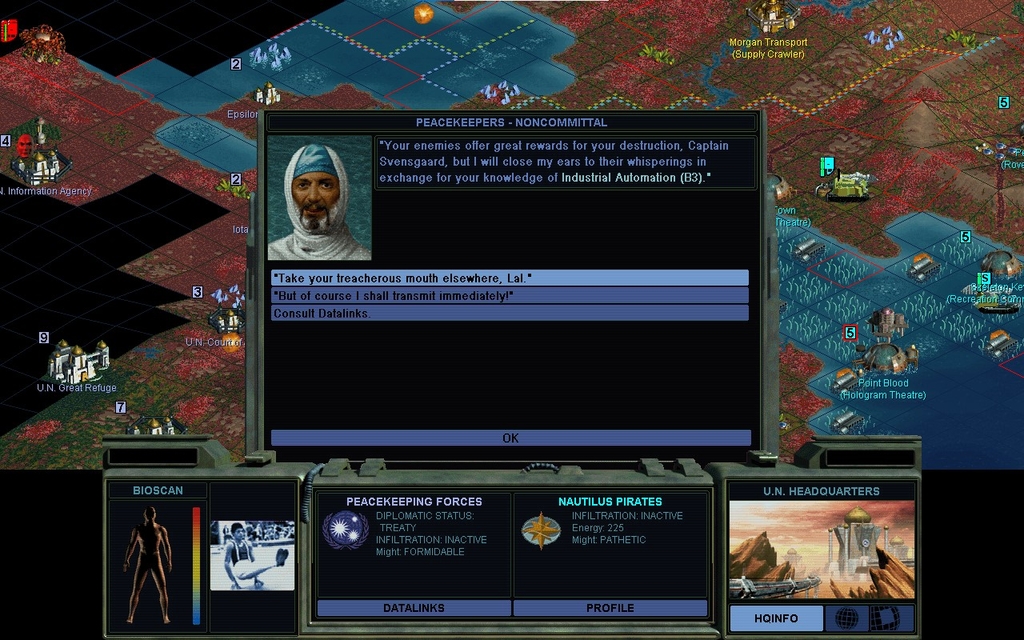Click the U.N. Headquarters base picture
The width and height of the screenshot is (1024, 640).
point(821,550)
